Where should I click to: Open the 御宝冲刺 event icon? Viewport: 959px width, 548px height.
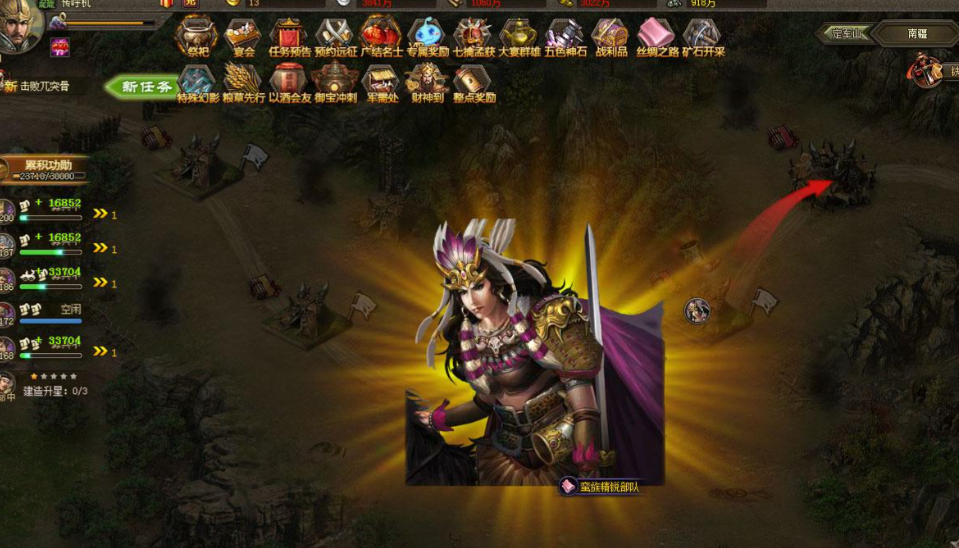tap(334, 81)
